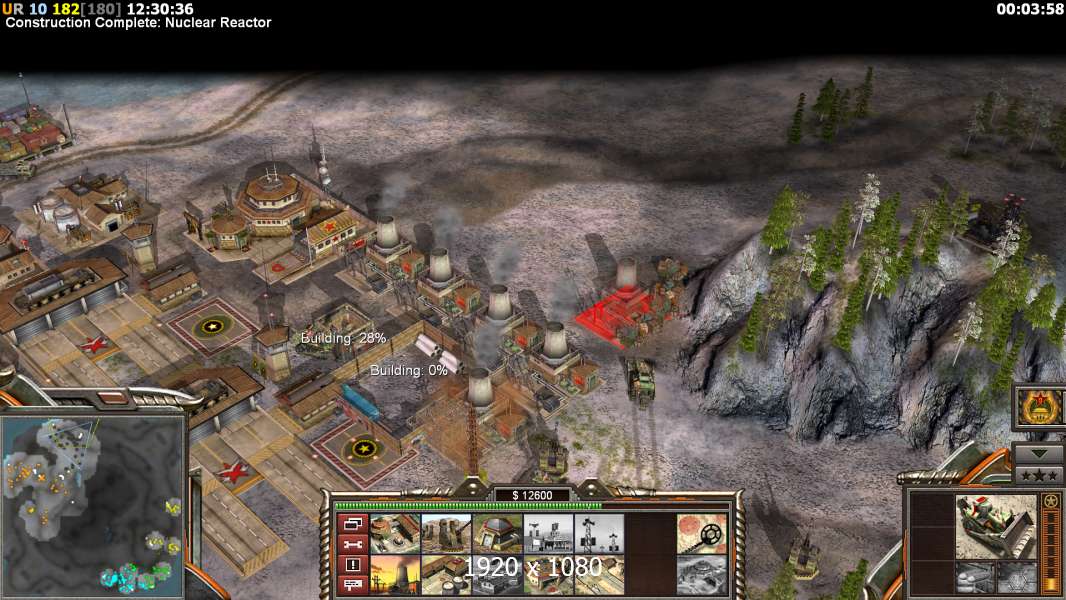Select the radar tower build icon

(548, 534)
